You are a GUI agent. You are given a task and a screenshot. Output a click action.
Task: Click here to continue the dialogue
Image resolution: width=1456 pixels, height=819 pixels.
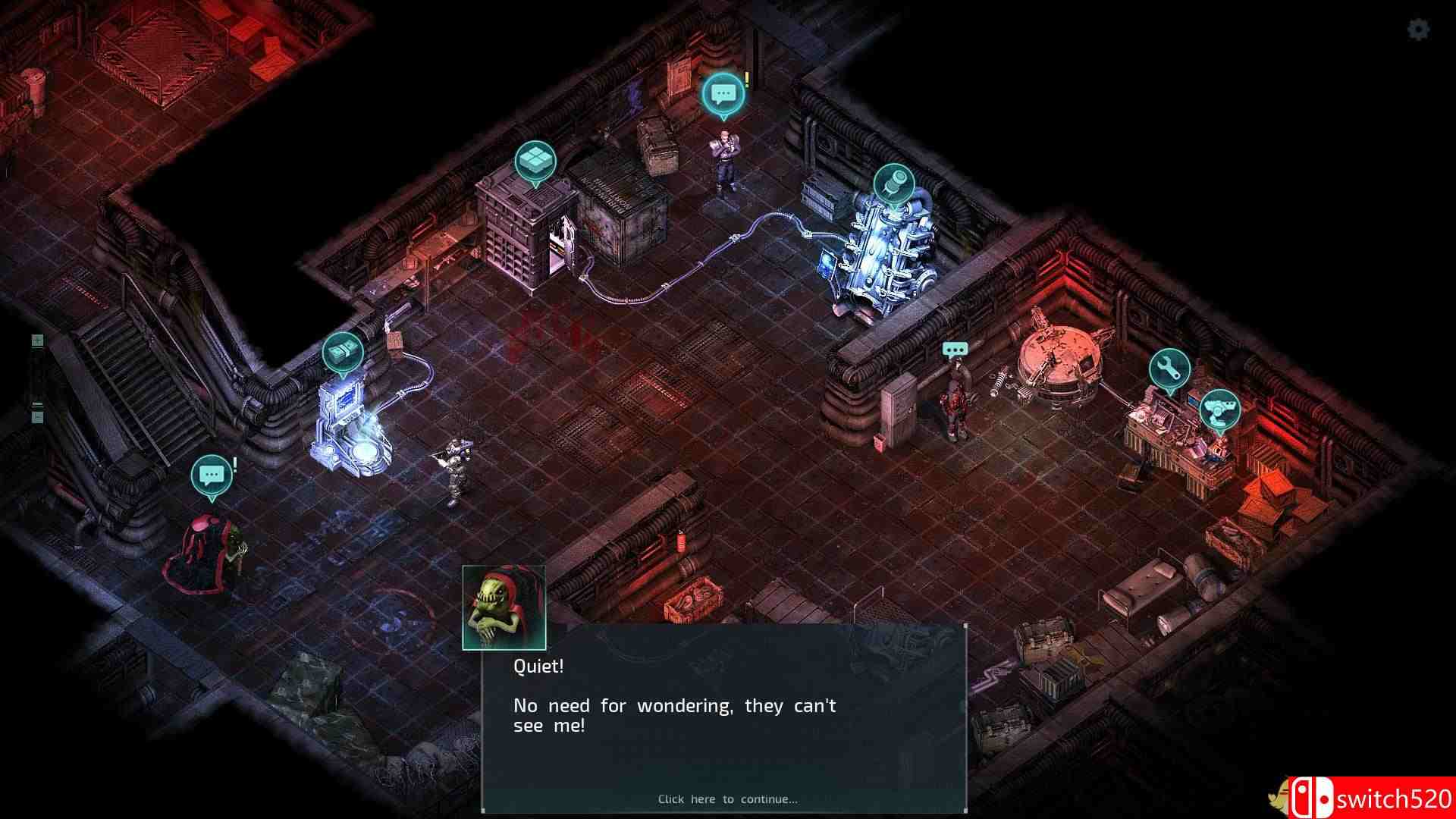[727, 799]
